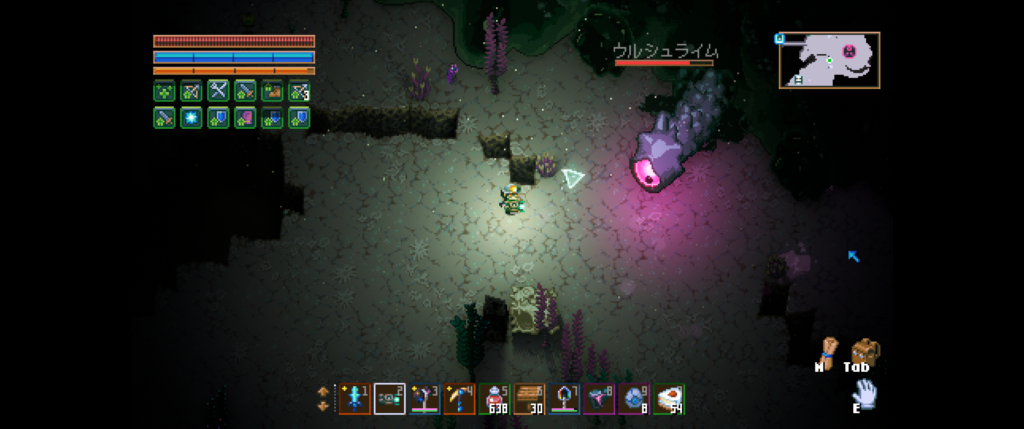Switch hotbar row with the up arrow

pos(322,391)
